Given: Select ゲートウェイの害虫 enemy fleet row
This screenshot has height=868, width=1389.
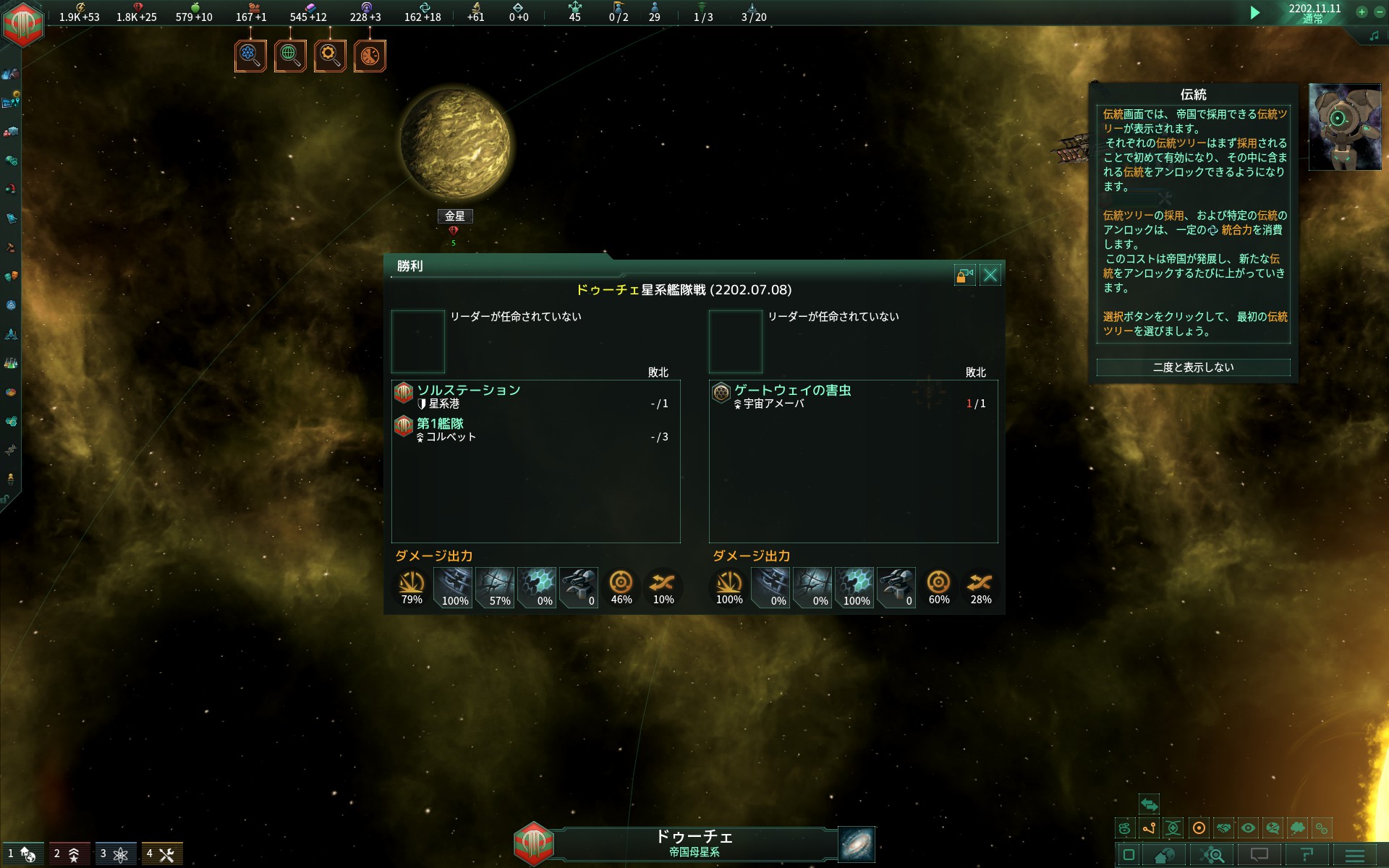Looking at the screenshot, I should click(x=852, y=396).
